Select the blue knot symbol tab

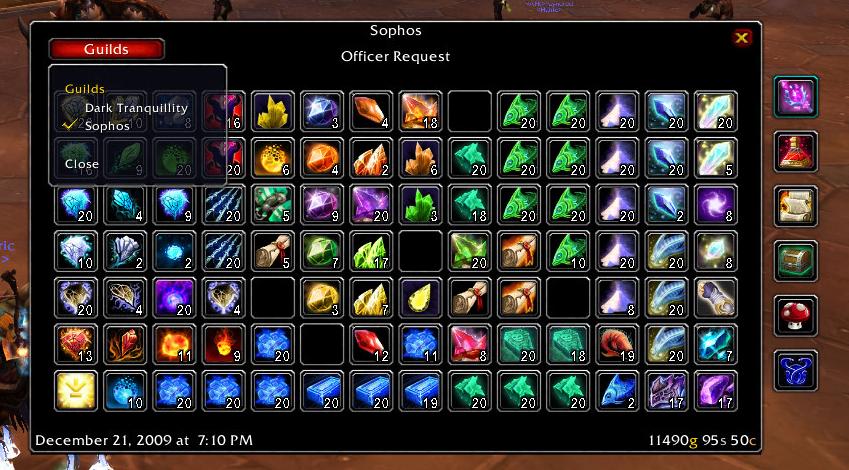[x=796, y=370]
